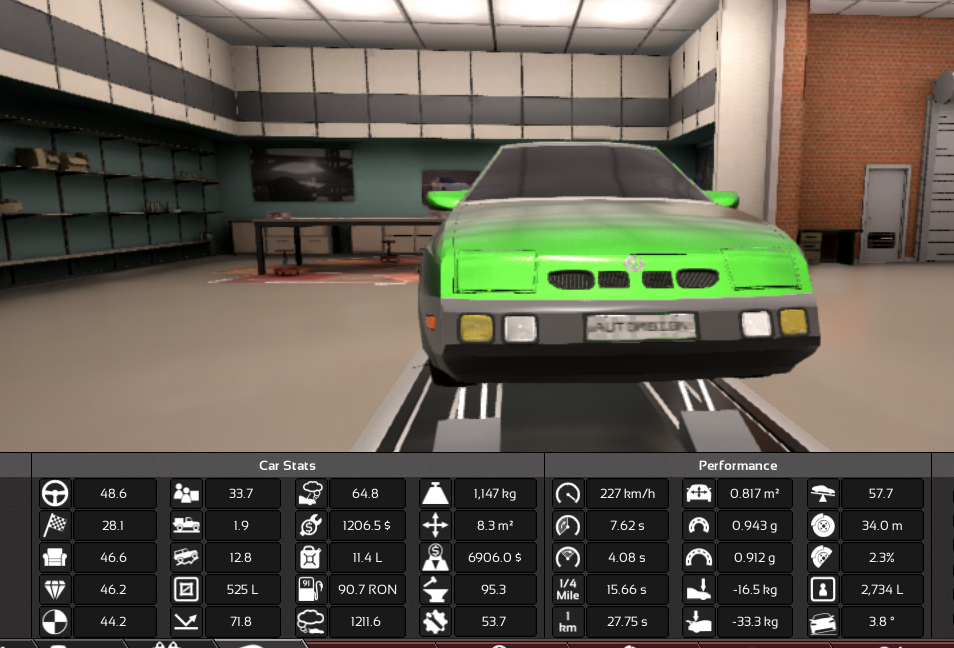Select the brake disc stopping distance icon

click(823, 525)
